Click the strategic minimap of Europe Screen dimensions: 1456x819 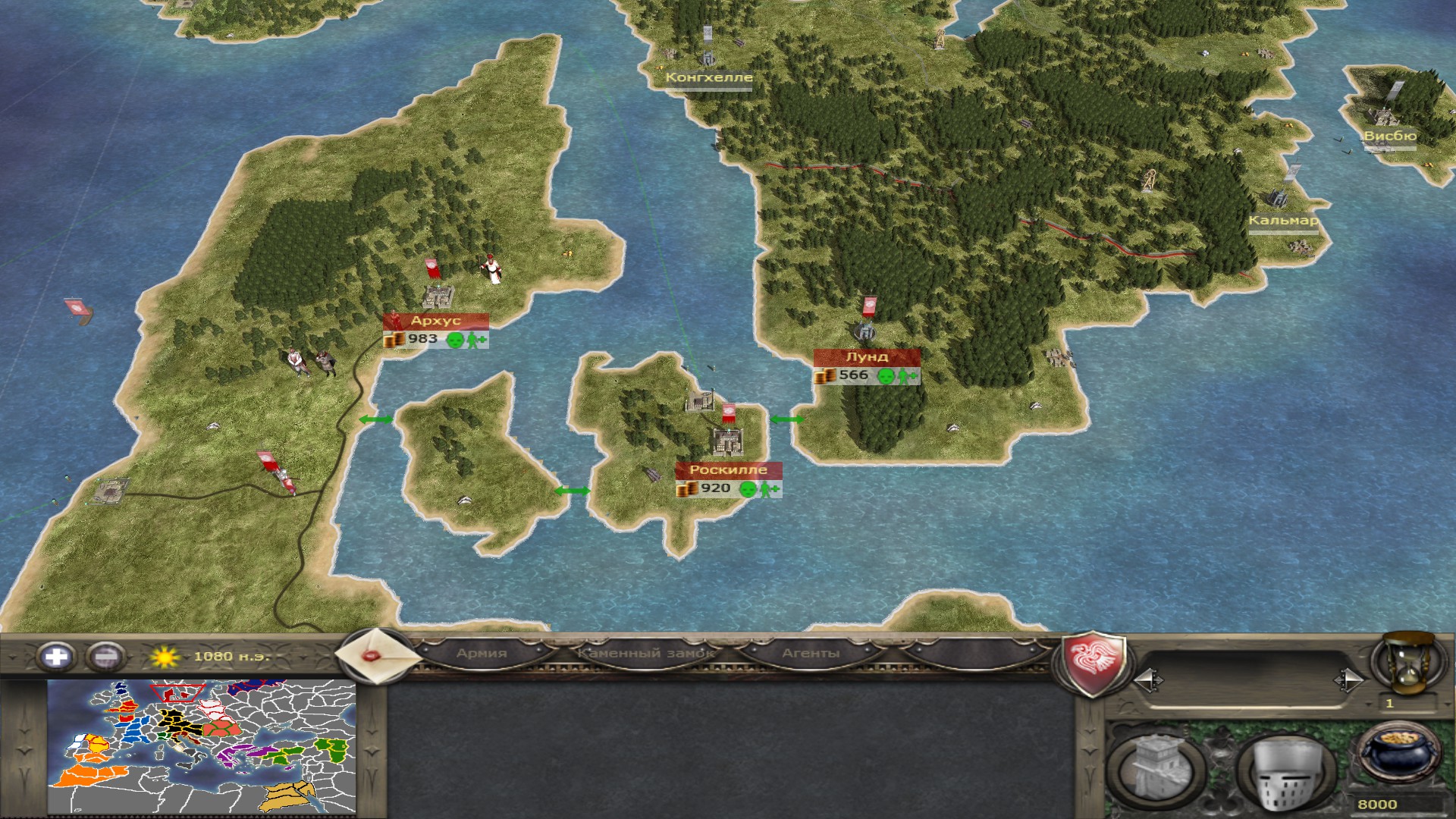click(202, 746)
